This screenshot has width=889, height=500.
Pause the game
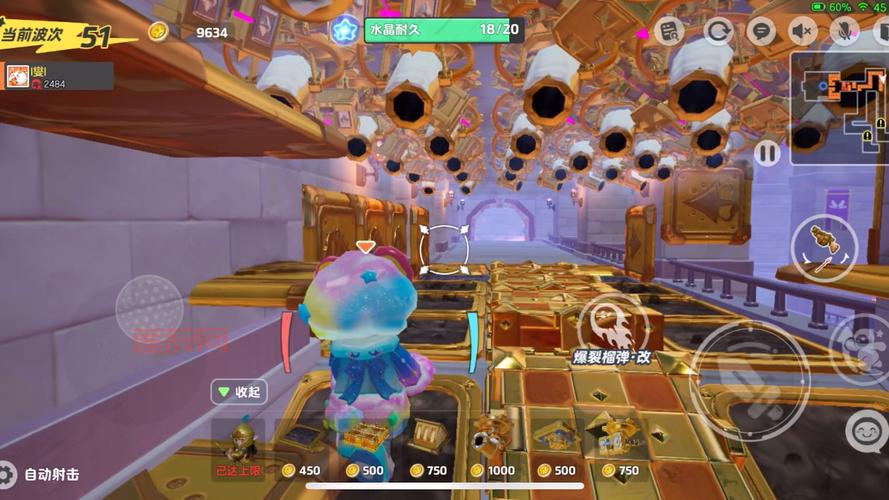767,153
